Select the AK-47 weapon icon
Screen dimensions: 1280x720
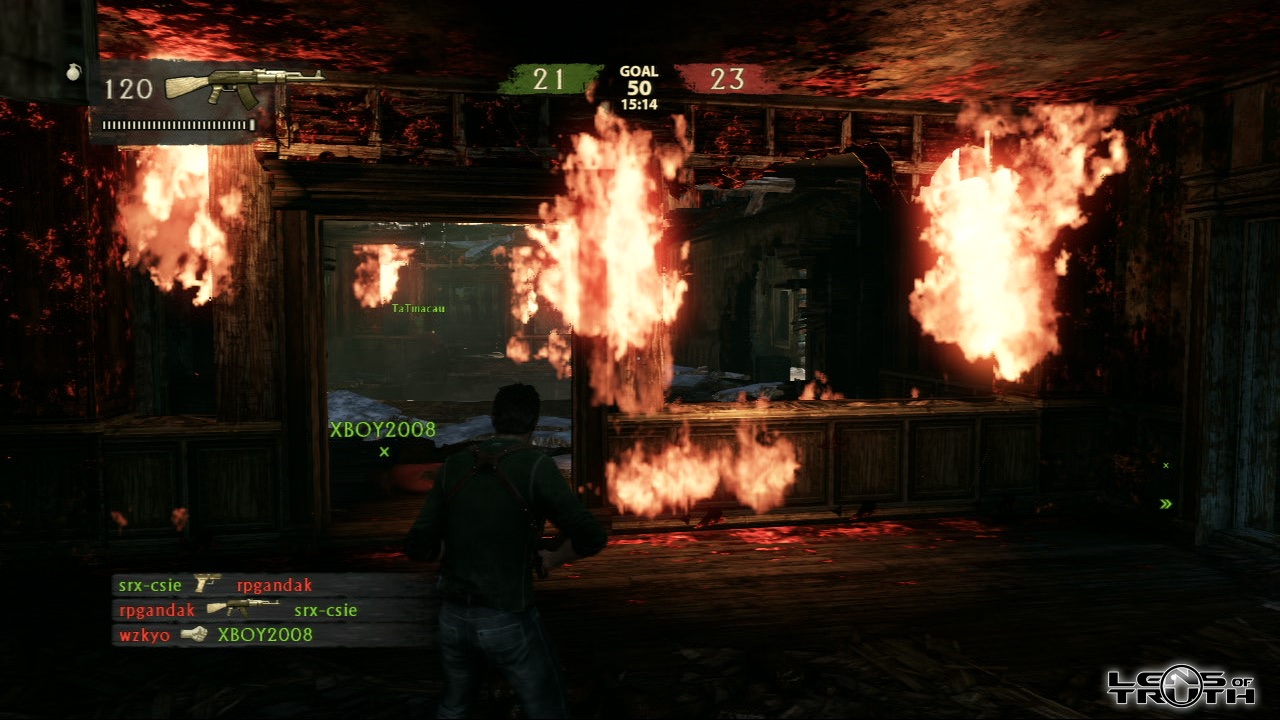coord(243,86)
